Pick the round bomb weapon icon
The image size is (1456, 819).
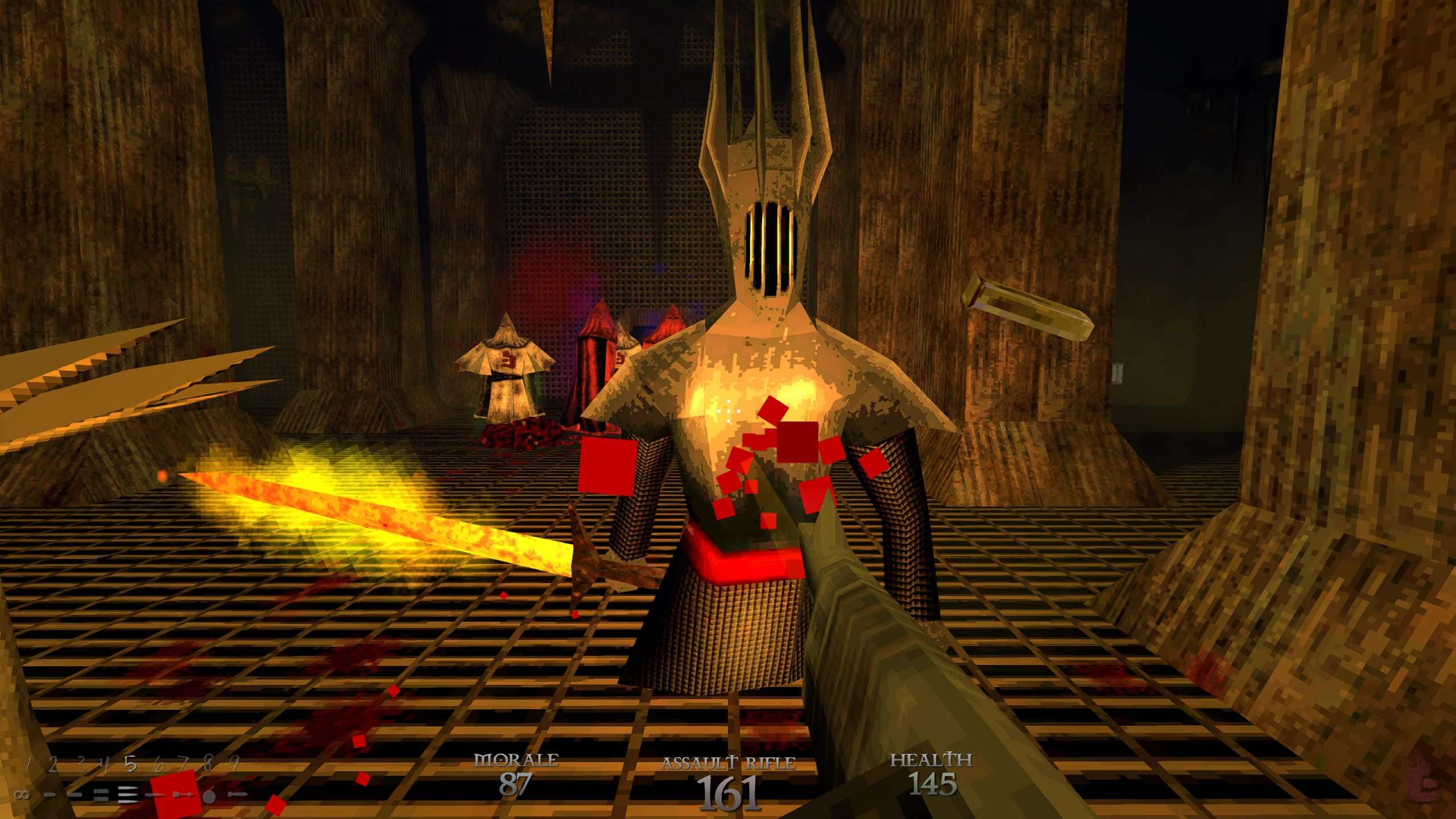coord(209,795)
